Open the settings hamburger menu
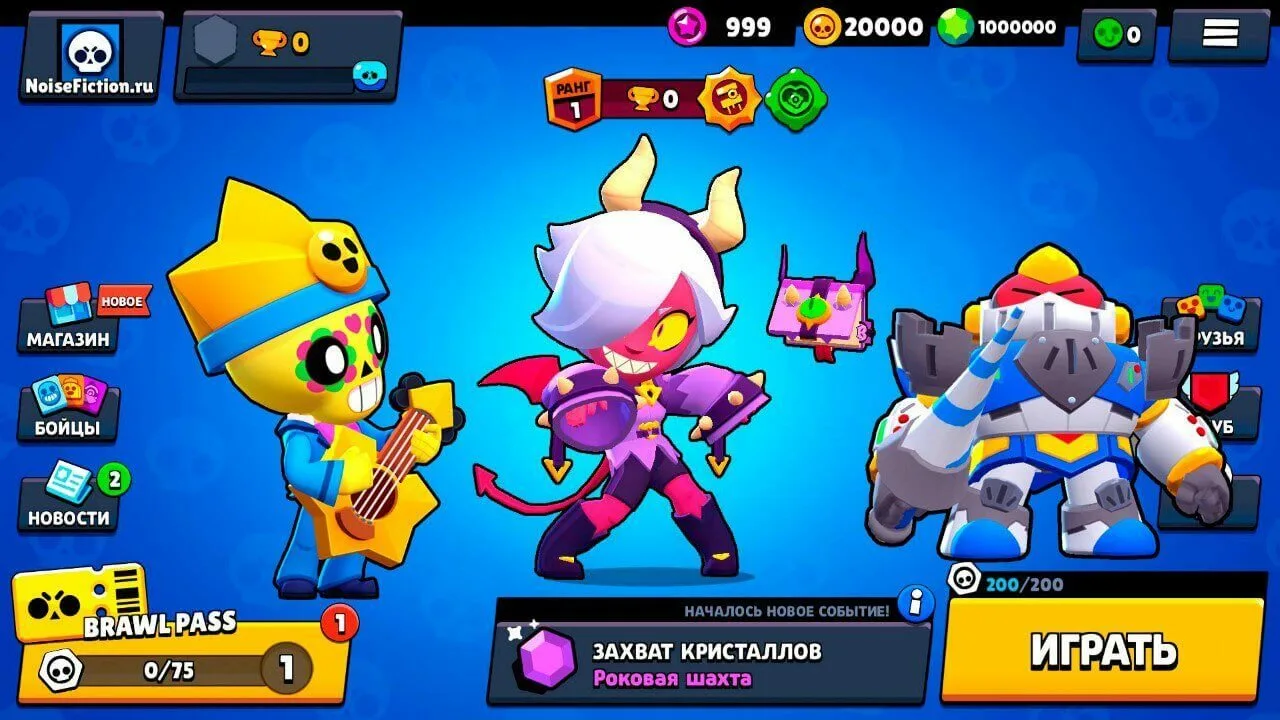Screen dimensions: 1280x720 1222,31
